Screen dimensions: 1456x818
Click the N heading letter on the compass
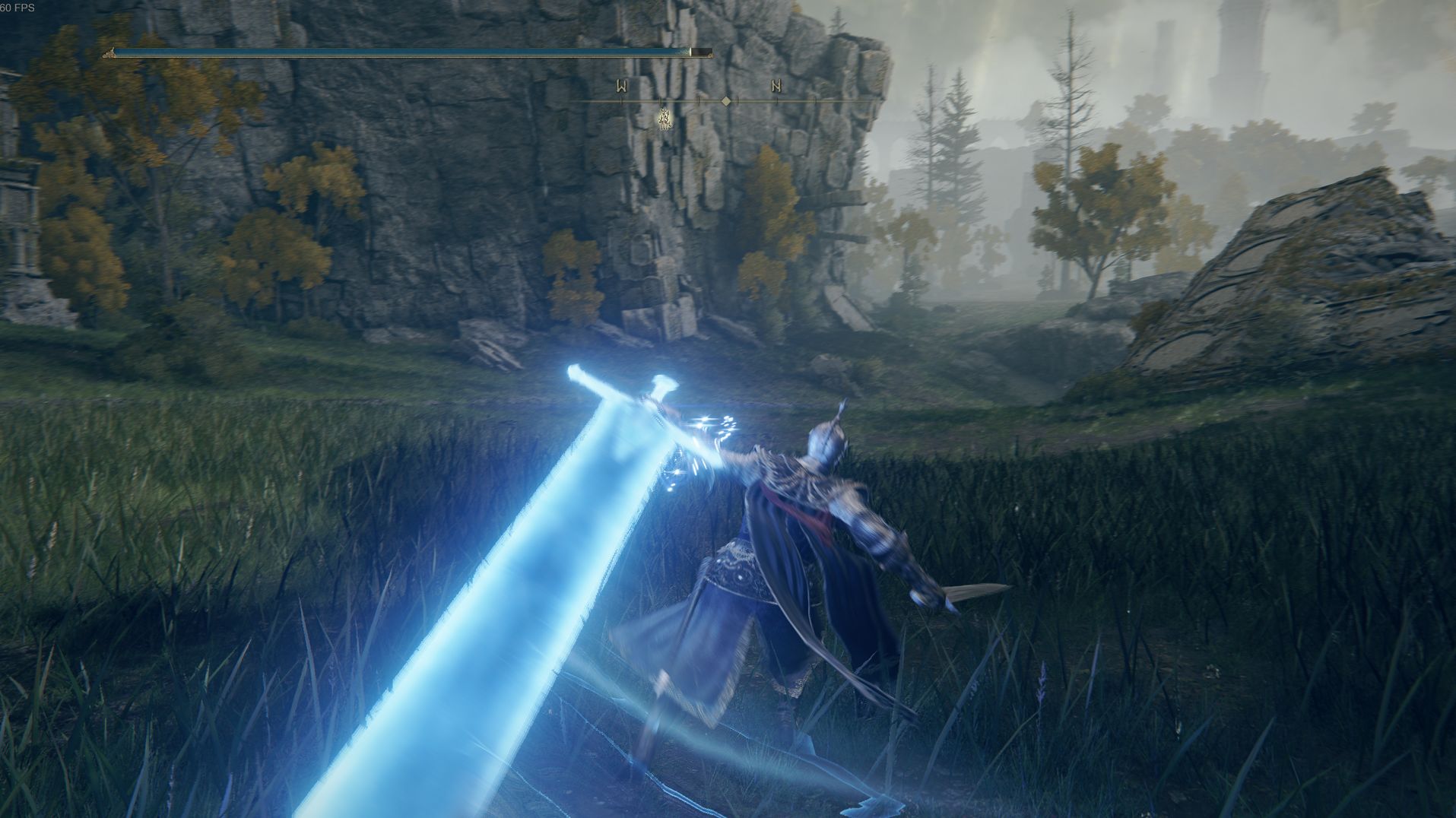tap(776, 87)
